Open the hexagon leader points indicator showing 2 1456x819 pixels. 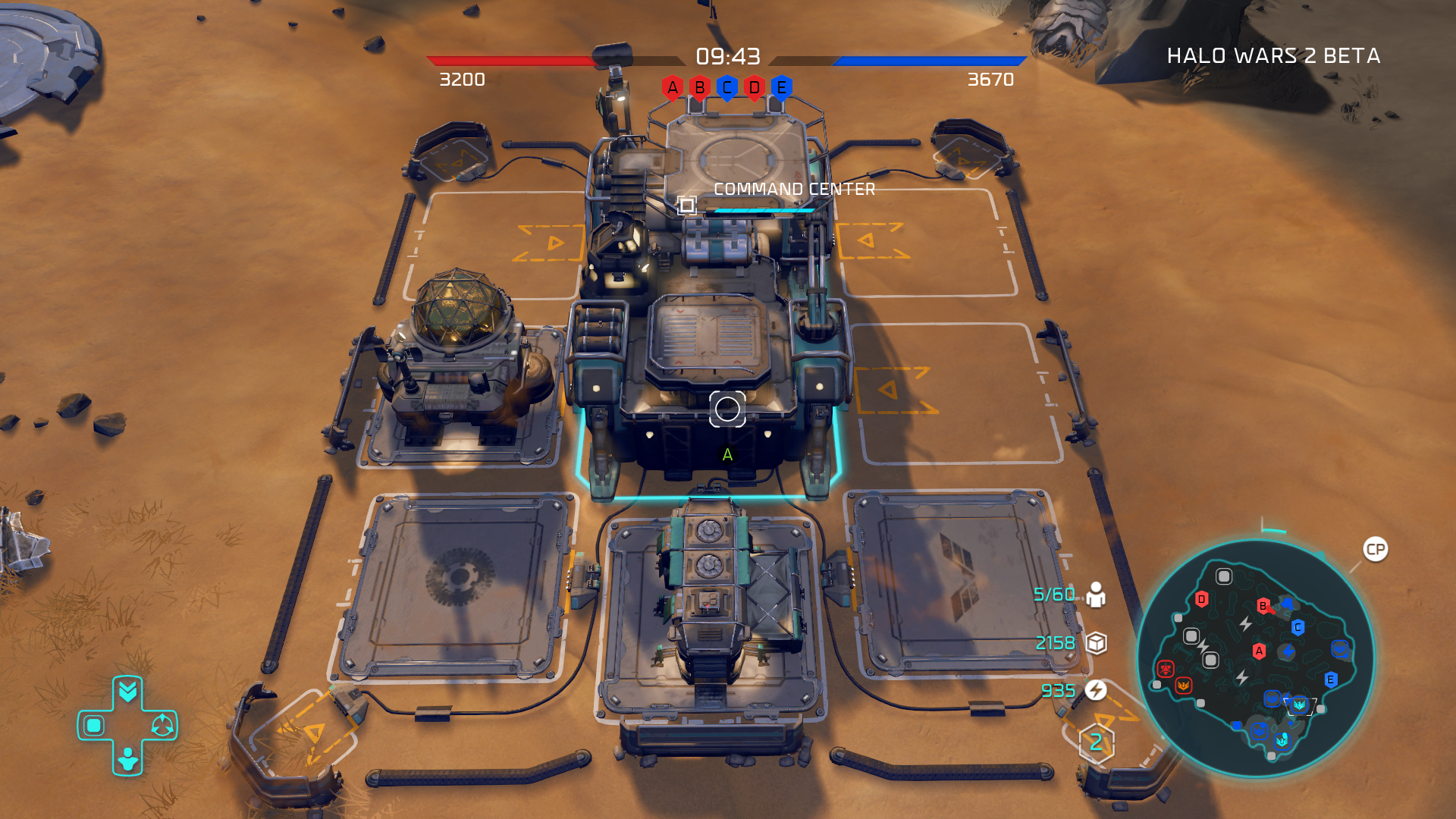1096,742
